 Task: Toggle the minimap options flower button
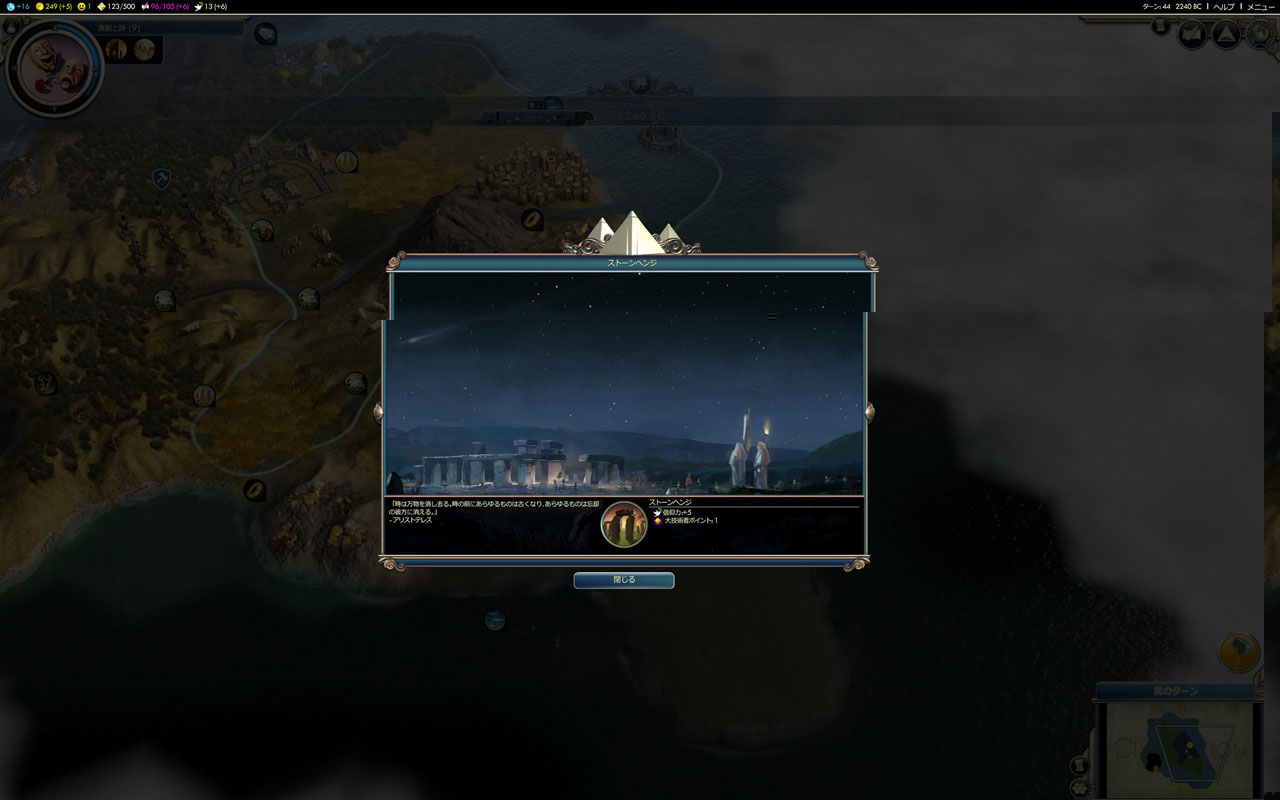[1080, 787]
